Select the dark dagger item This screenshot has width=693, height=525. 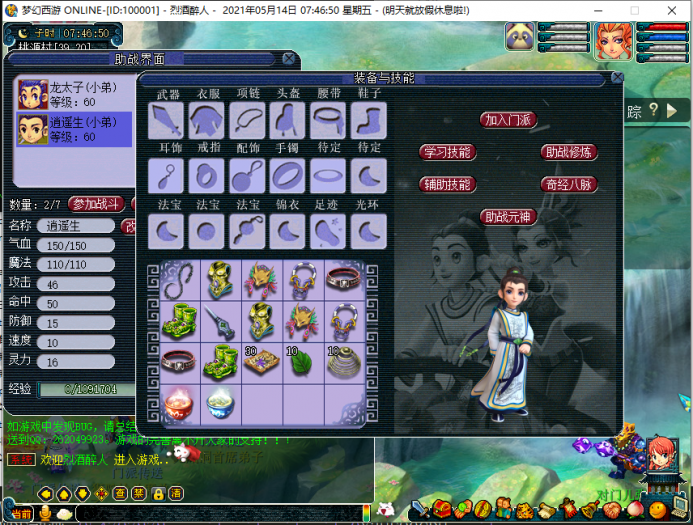click(x=220, y=323)
